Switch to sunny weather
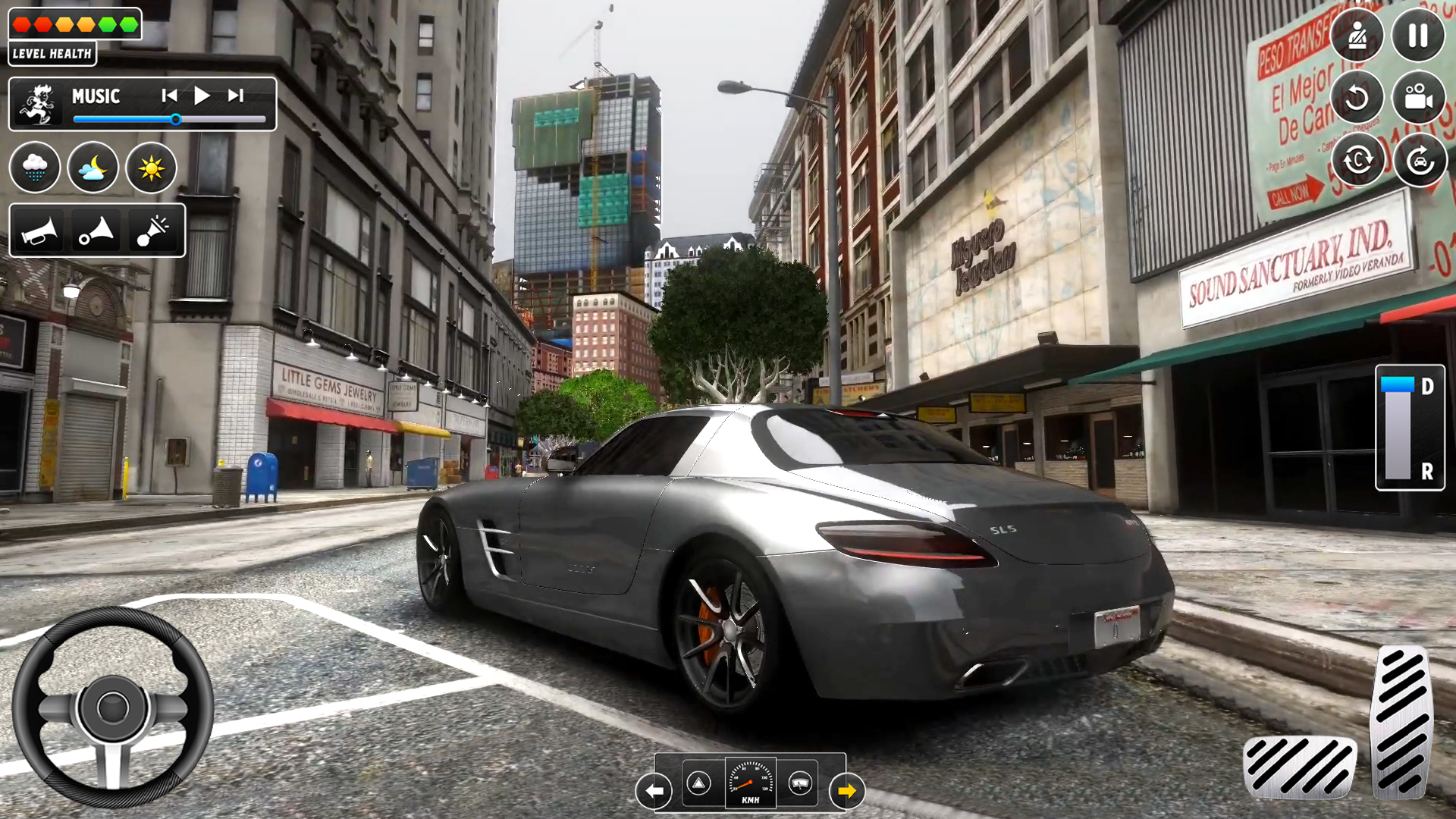 (x=151, y=168)
